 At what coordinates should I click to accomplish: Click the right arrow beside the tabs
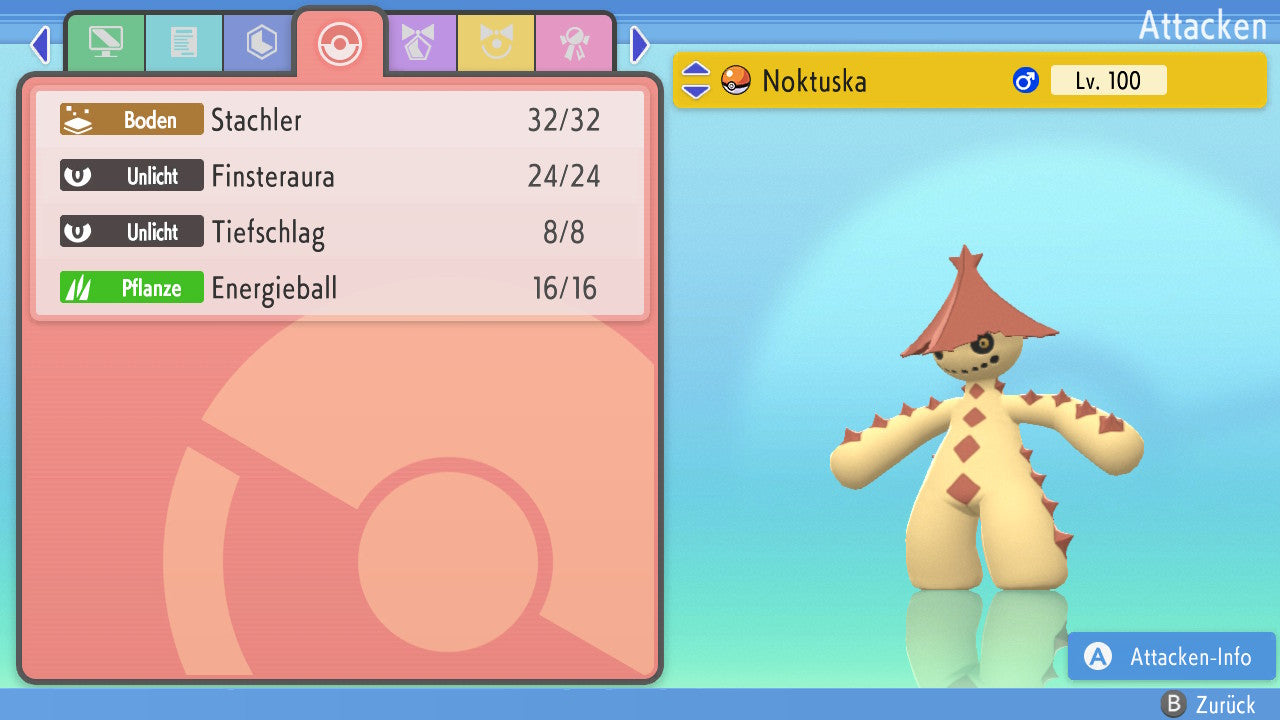click(640, 44)
